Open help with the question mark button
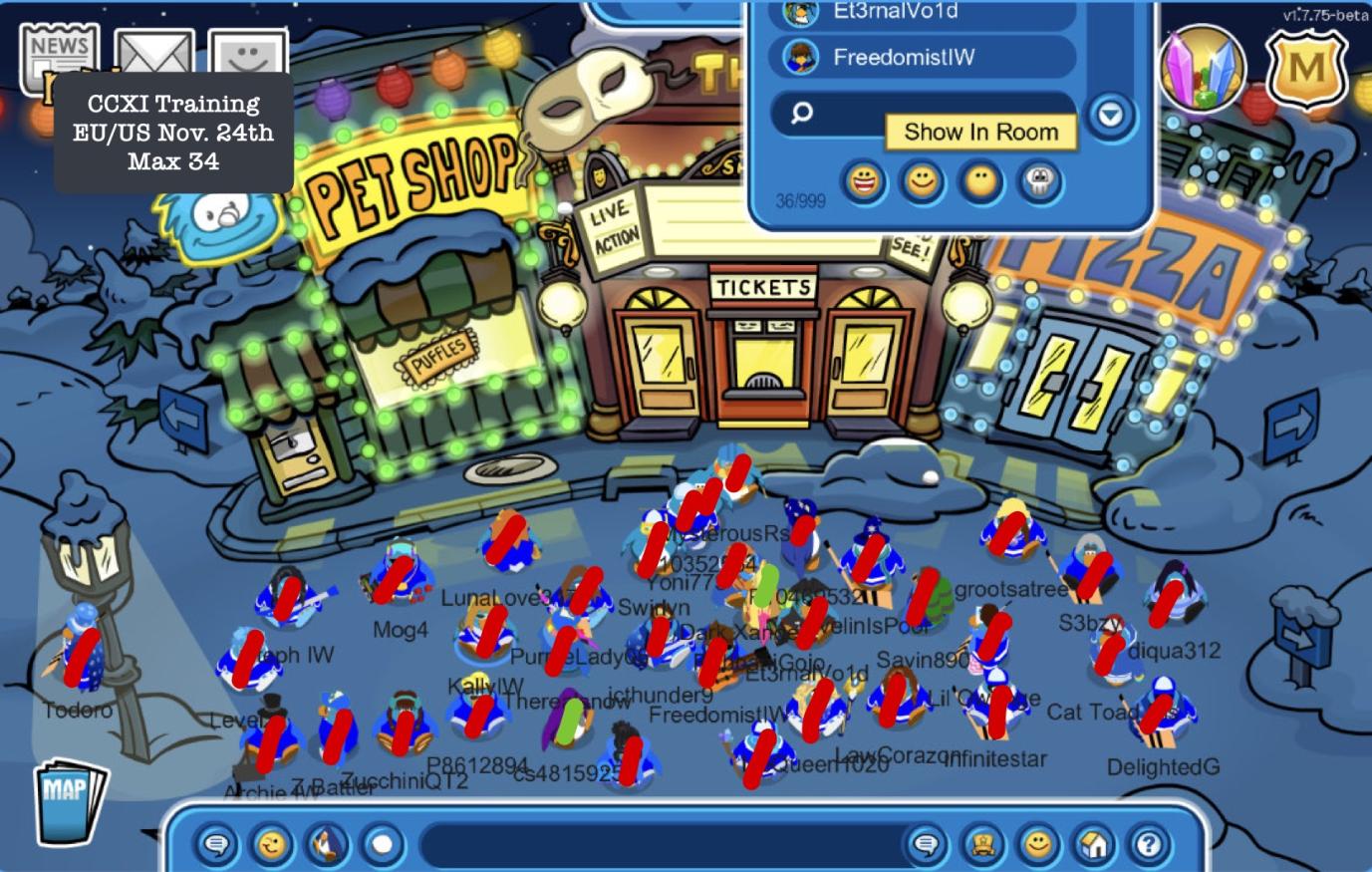This screenshot has width=1372, height=872. tap(1149, 845)
